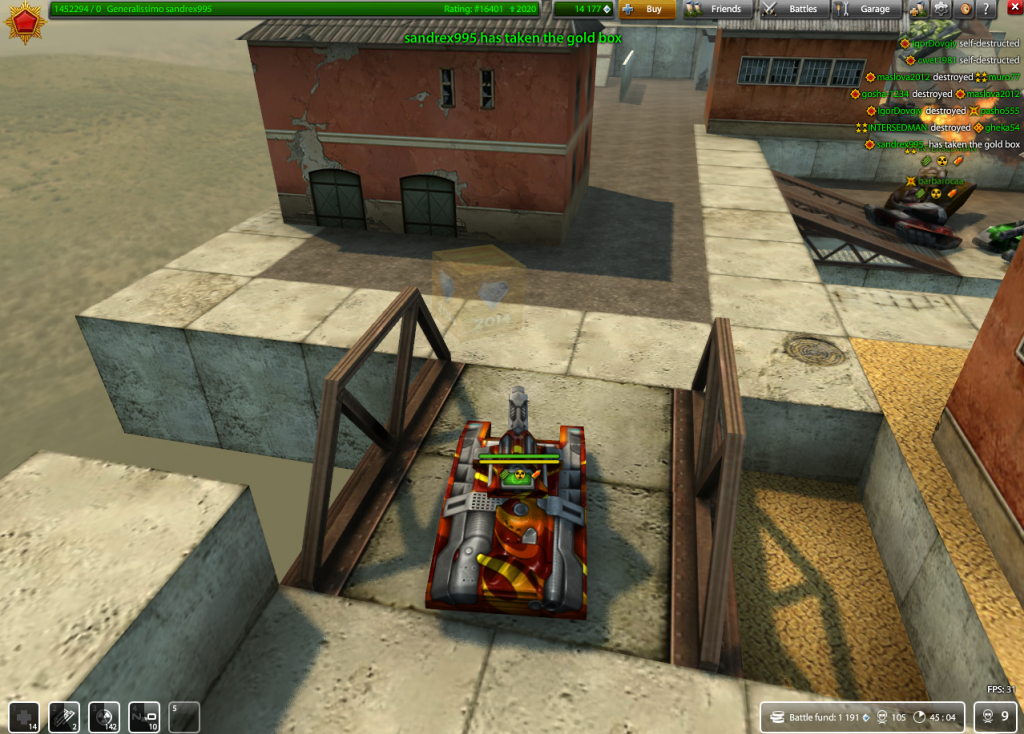Activate the double armor supply

click(64, 717)
